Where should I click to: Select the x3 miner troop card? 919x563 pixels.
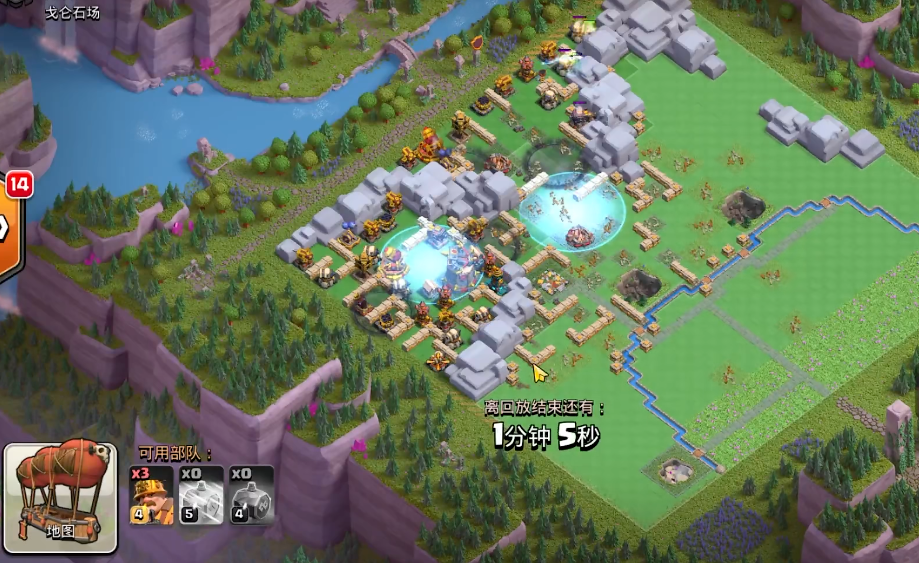(x=151, y=495)
